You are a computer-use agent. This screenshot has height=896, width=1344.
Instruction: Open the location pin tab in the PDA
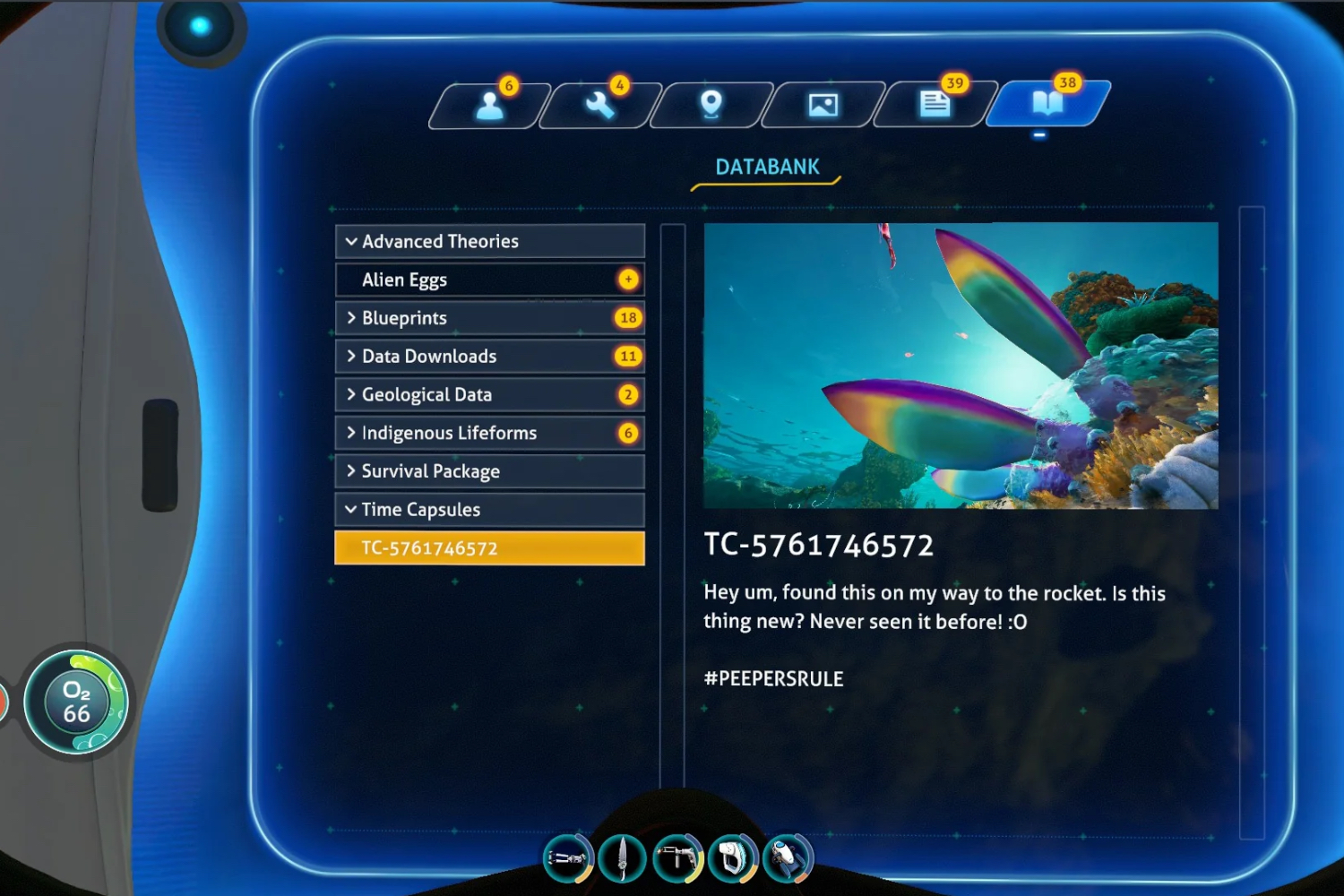[712, 106]
